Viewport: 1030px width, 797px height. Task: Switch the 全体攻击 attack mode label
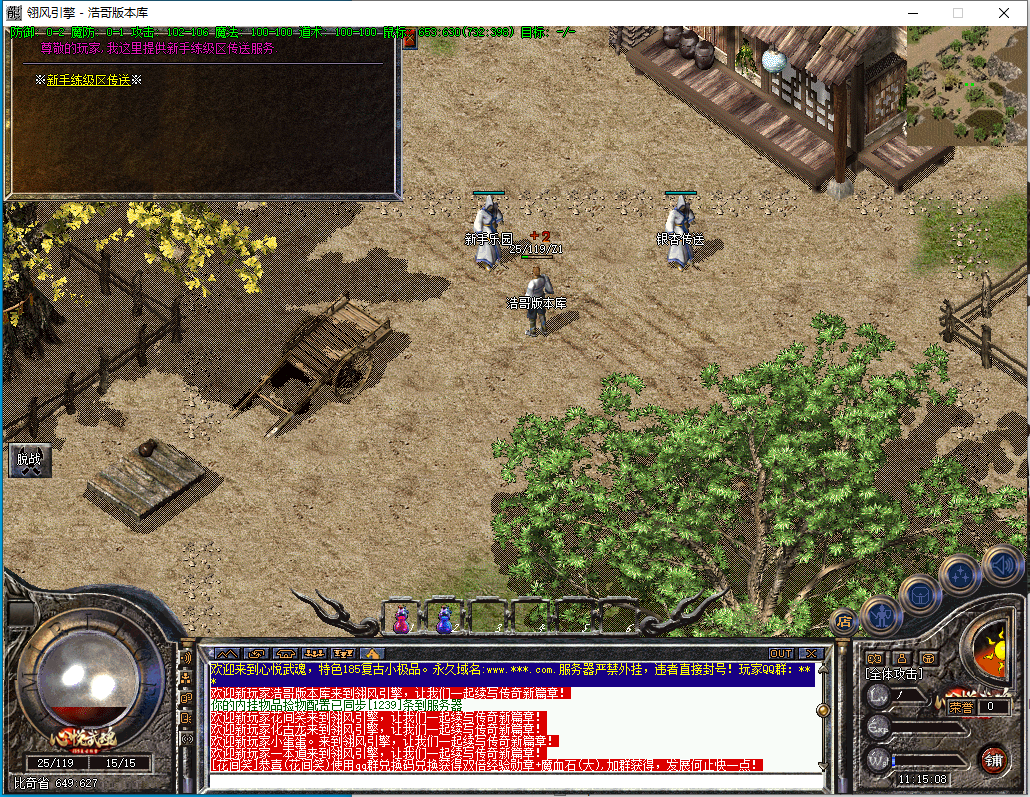coord(895,675)
